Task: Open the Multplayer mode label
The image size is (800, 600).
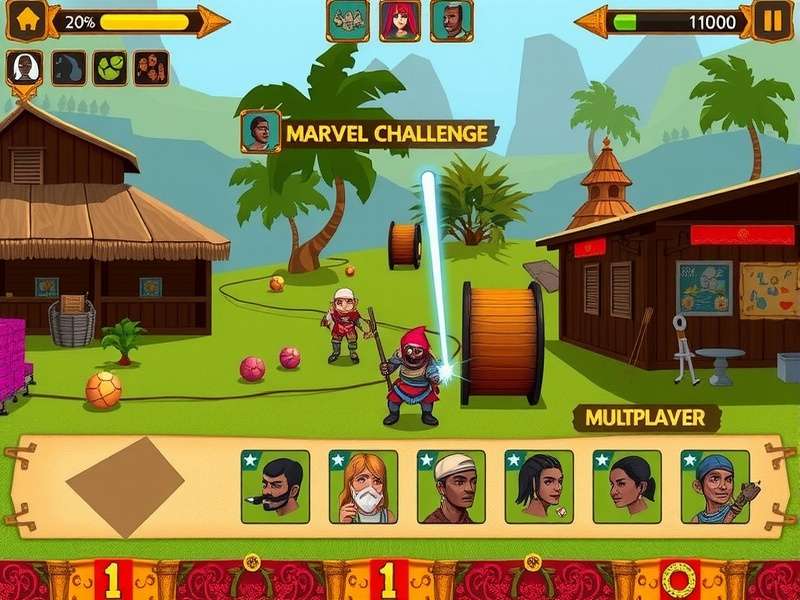Action: 645,417
